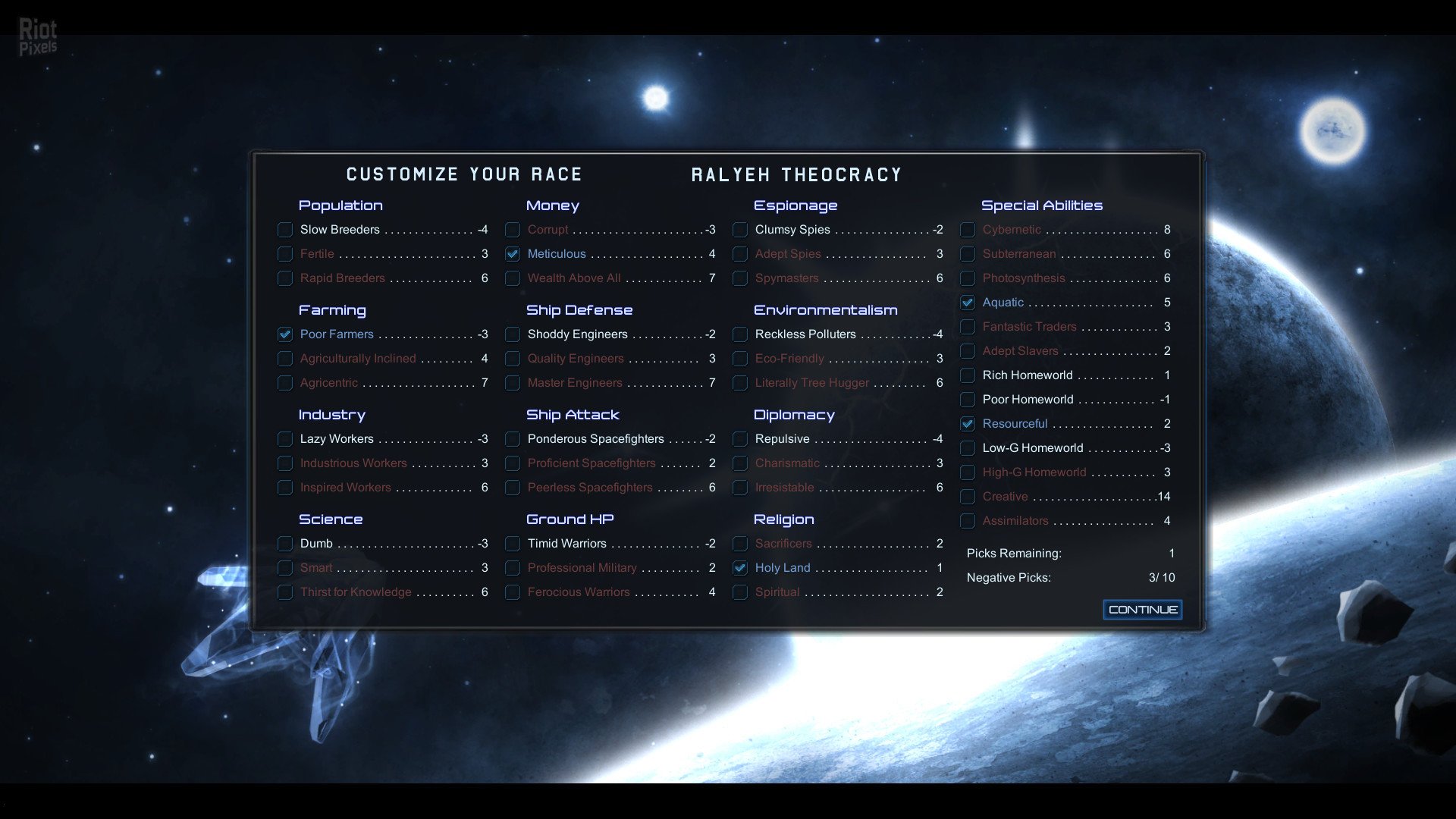Tick the Slow Breeders checkbox
Image resolution: width=1456 pixels, height=819 pixels.
[x=285, y=230]
